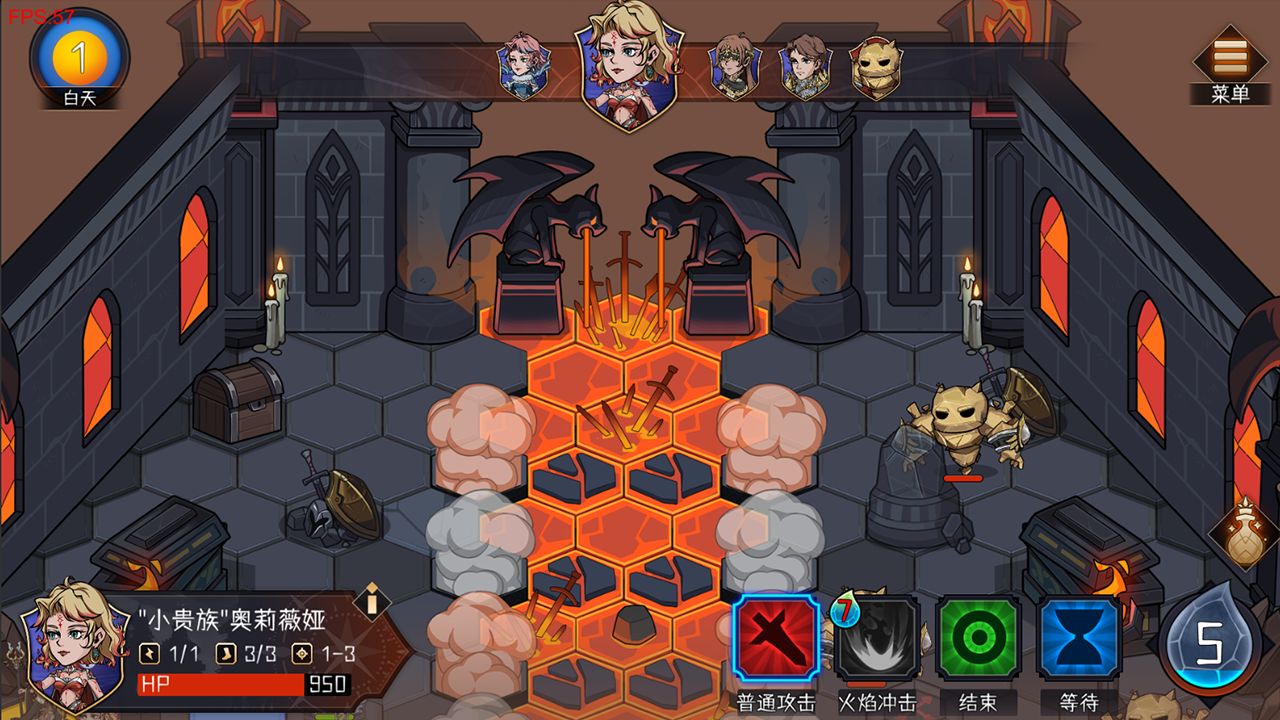Select the pink-haired hero in turn order

(x=522, y=66)
